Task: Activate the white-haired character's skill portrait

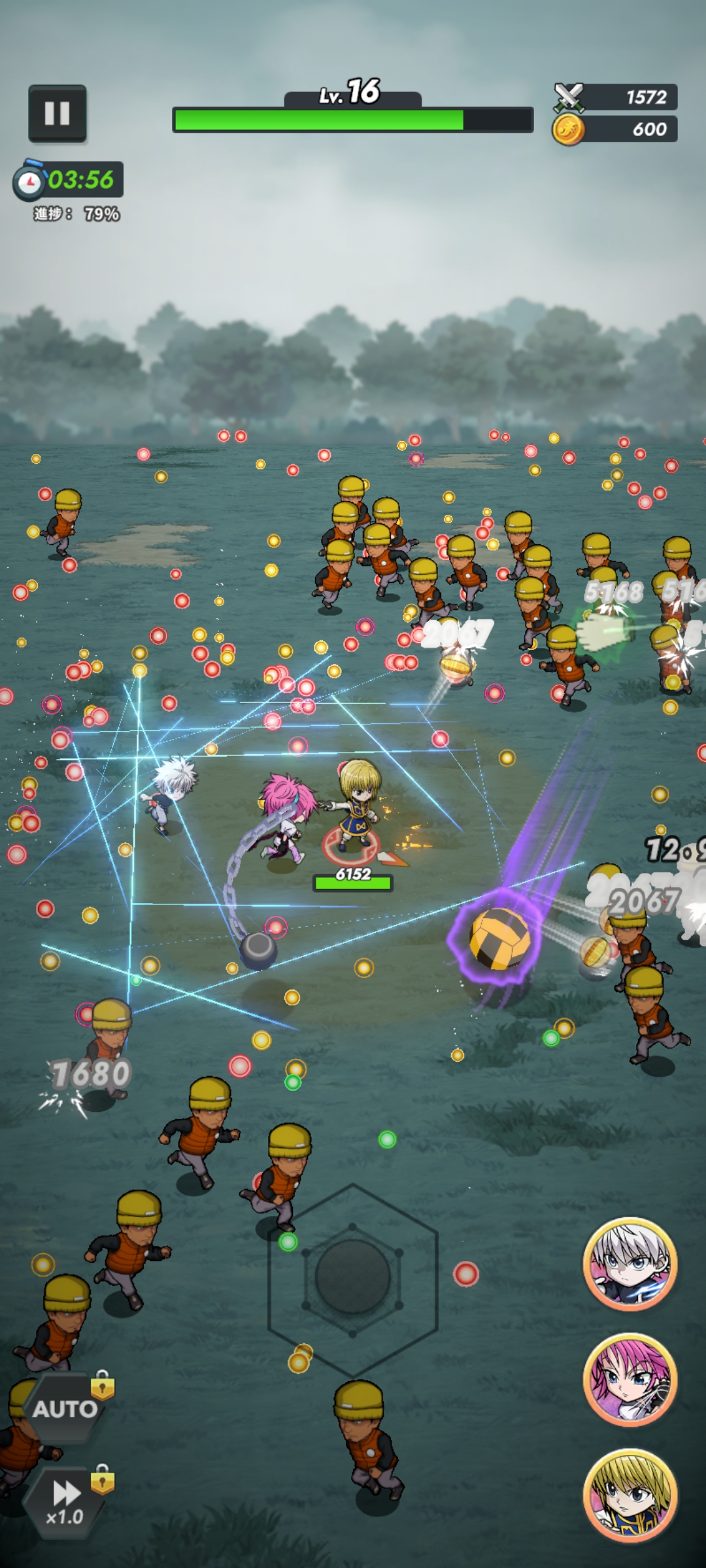Action: coord(630,1264)
